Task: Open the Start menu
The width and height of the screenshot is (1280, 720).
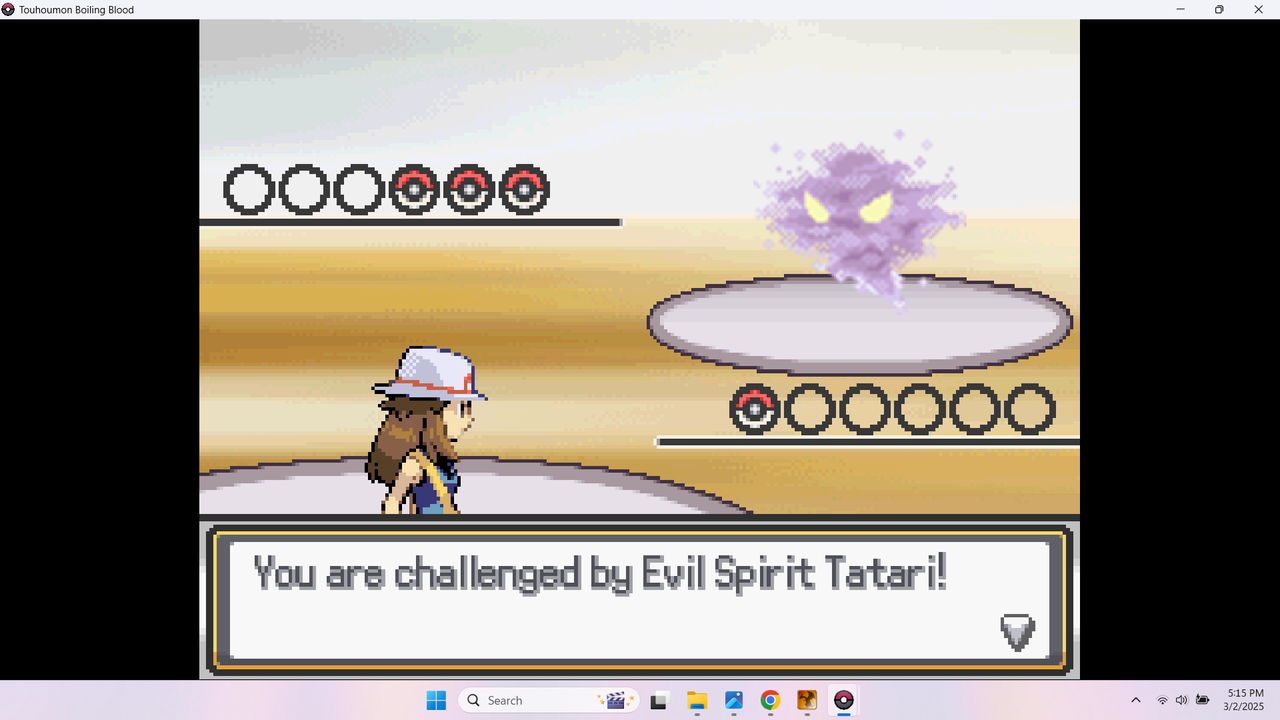Action: [x=437, y=700]
